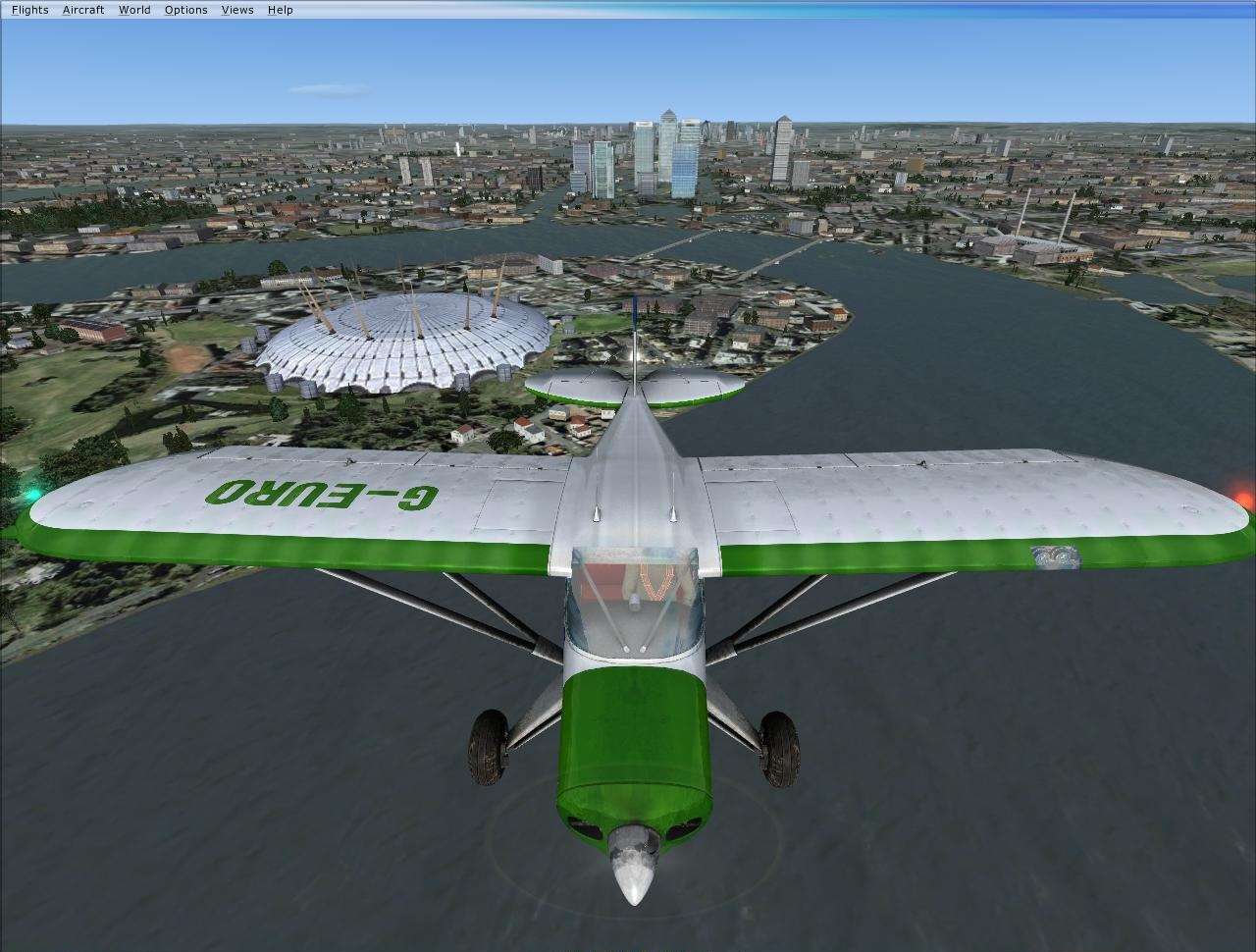Open the Help menu
1256x952 pixels.
pos(279,9)
